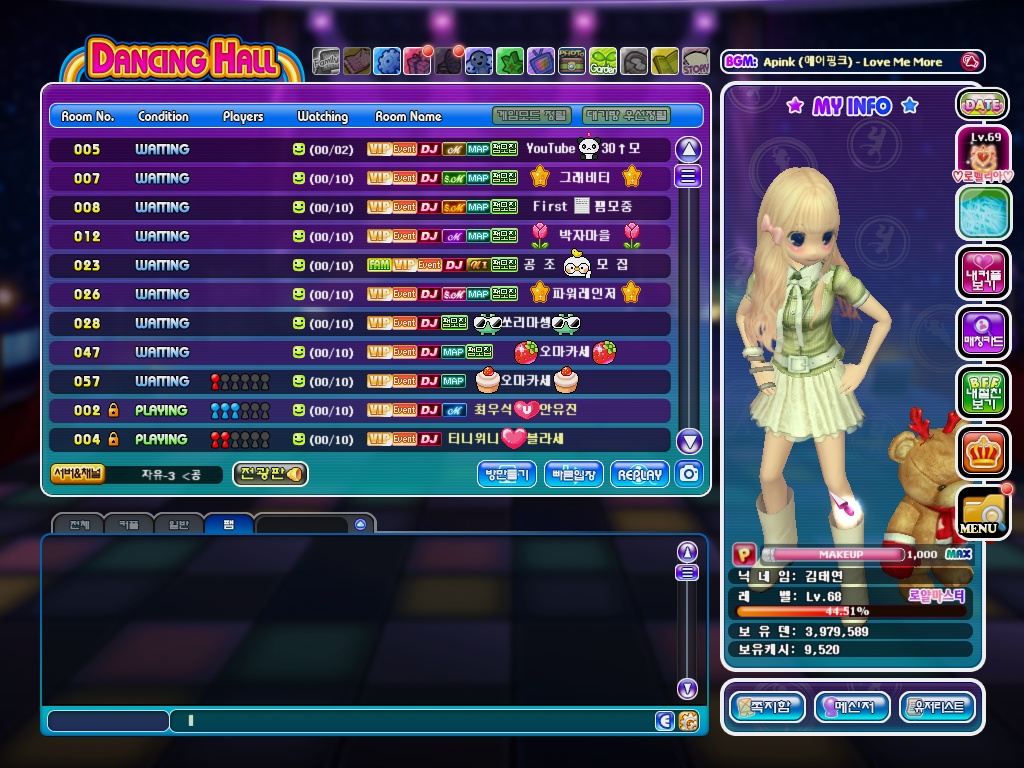Click the REPLAY button
The image size is (1024, 768).
coord(640,475)
